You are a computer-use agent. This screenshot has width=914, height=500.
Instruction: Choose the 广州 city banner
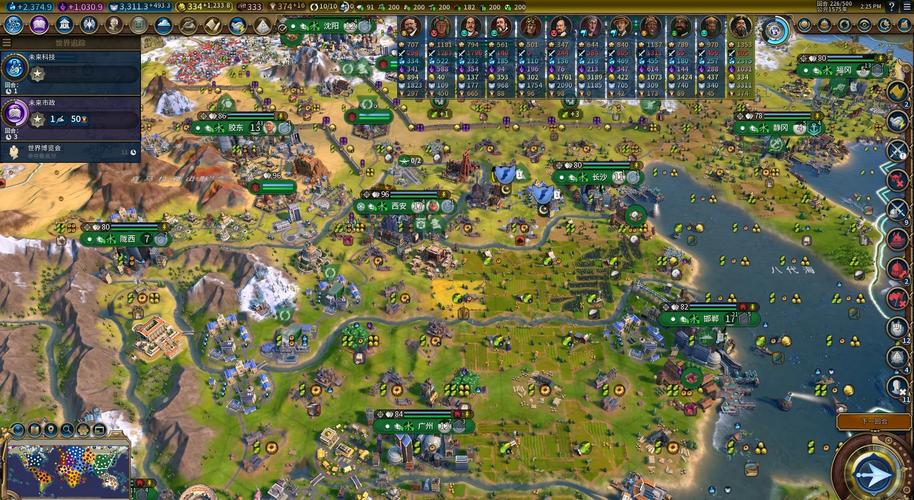[x=424, y=426]
